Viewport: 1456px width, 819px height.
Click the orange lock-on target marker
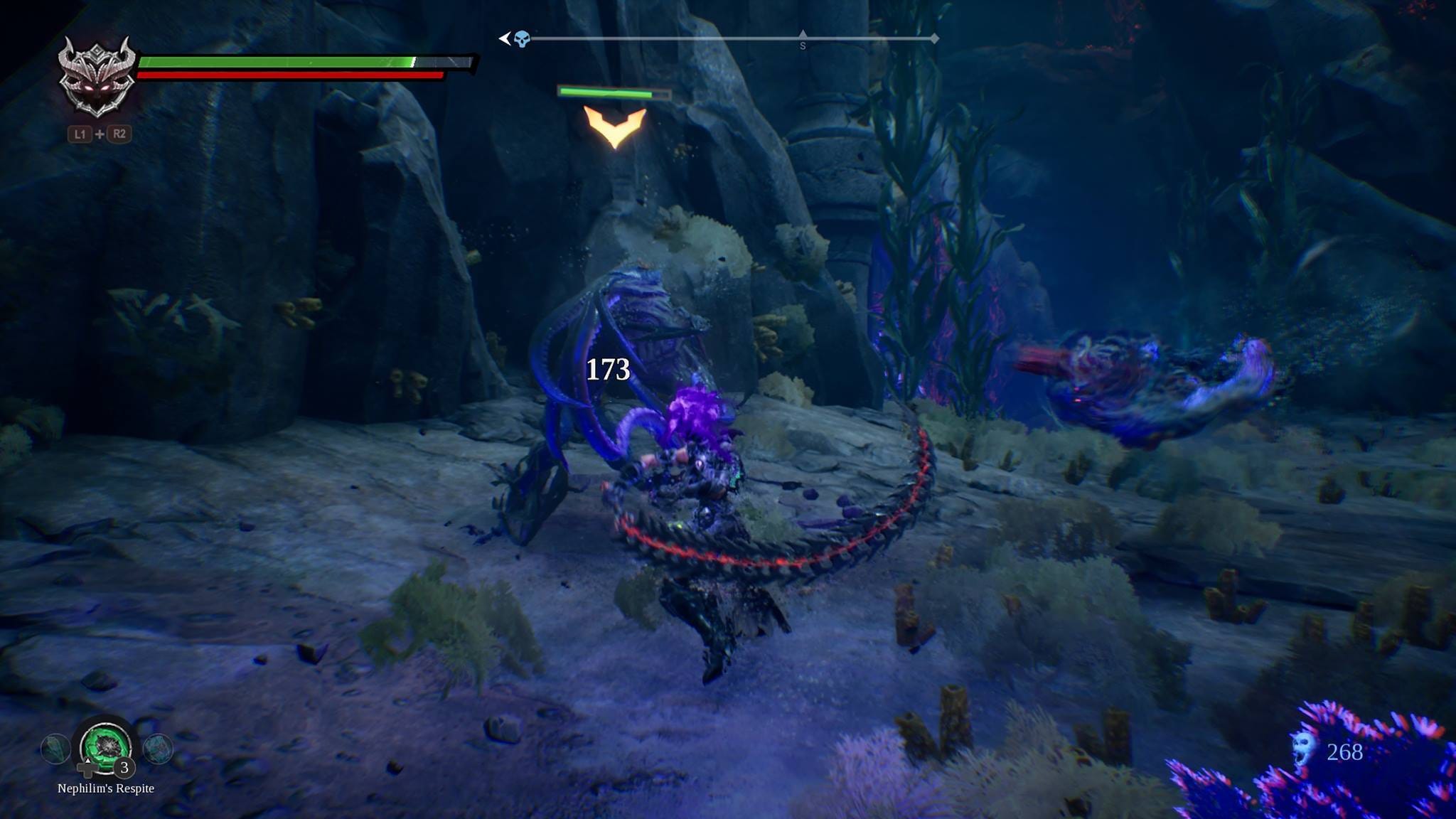coord(615,127)
